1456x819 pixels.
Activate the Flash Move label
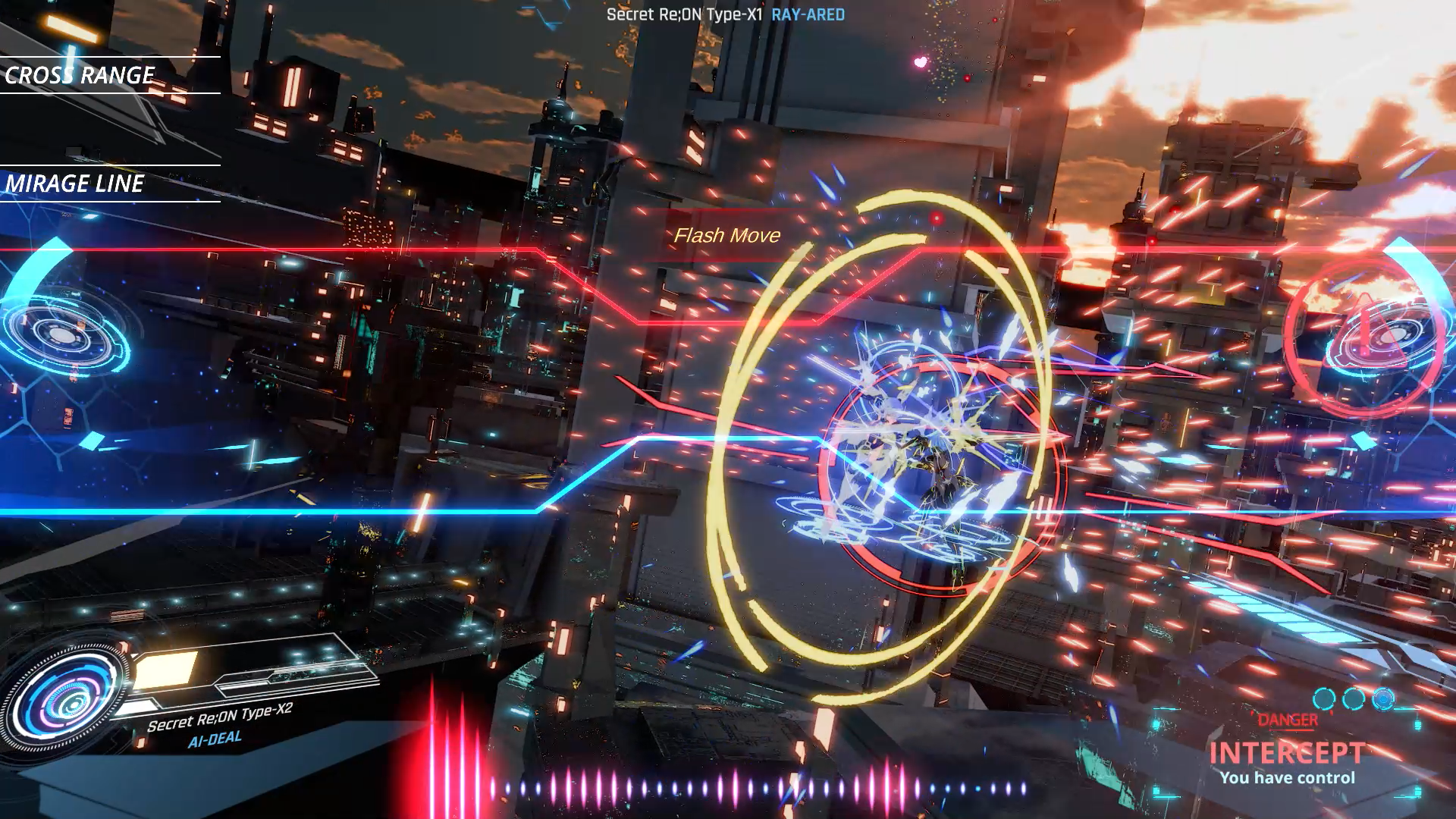726,236
